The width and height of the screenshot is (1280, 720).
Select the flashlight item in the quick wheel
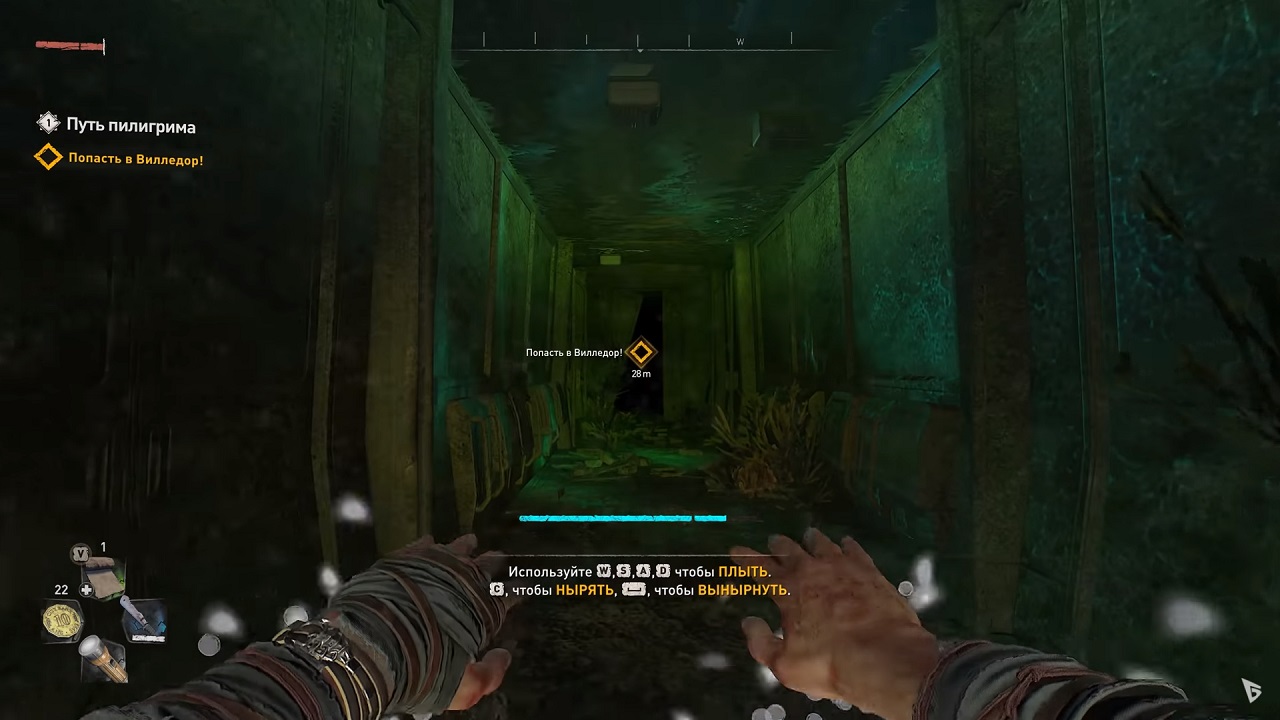(104, 659)
